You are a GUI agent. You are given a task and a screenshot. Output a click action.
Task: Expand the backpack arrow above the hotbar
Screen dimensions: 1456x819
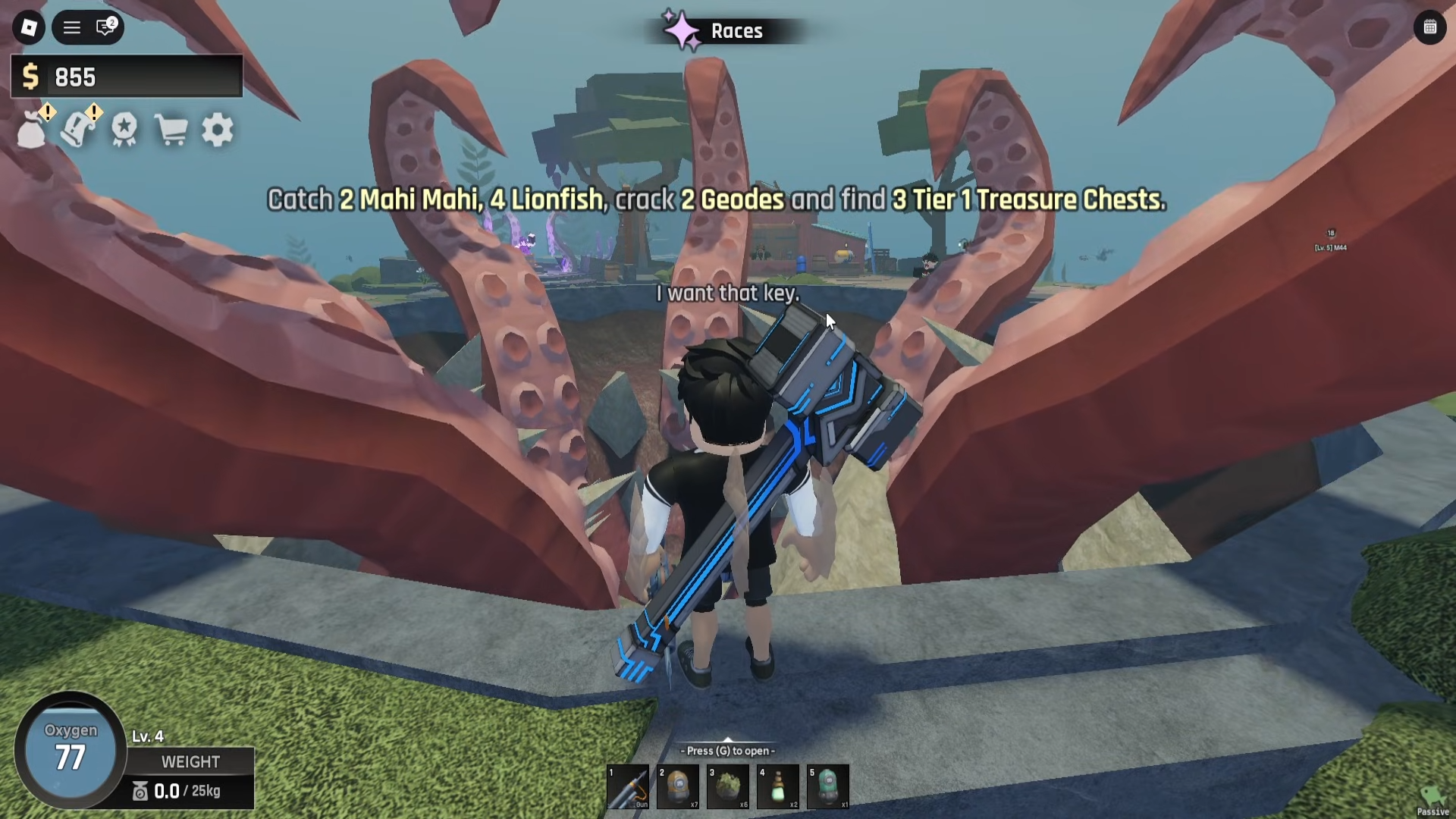pyautogui.click(x=728, y=741)
